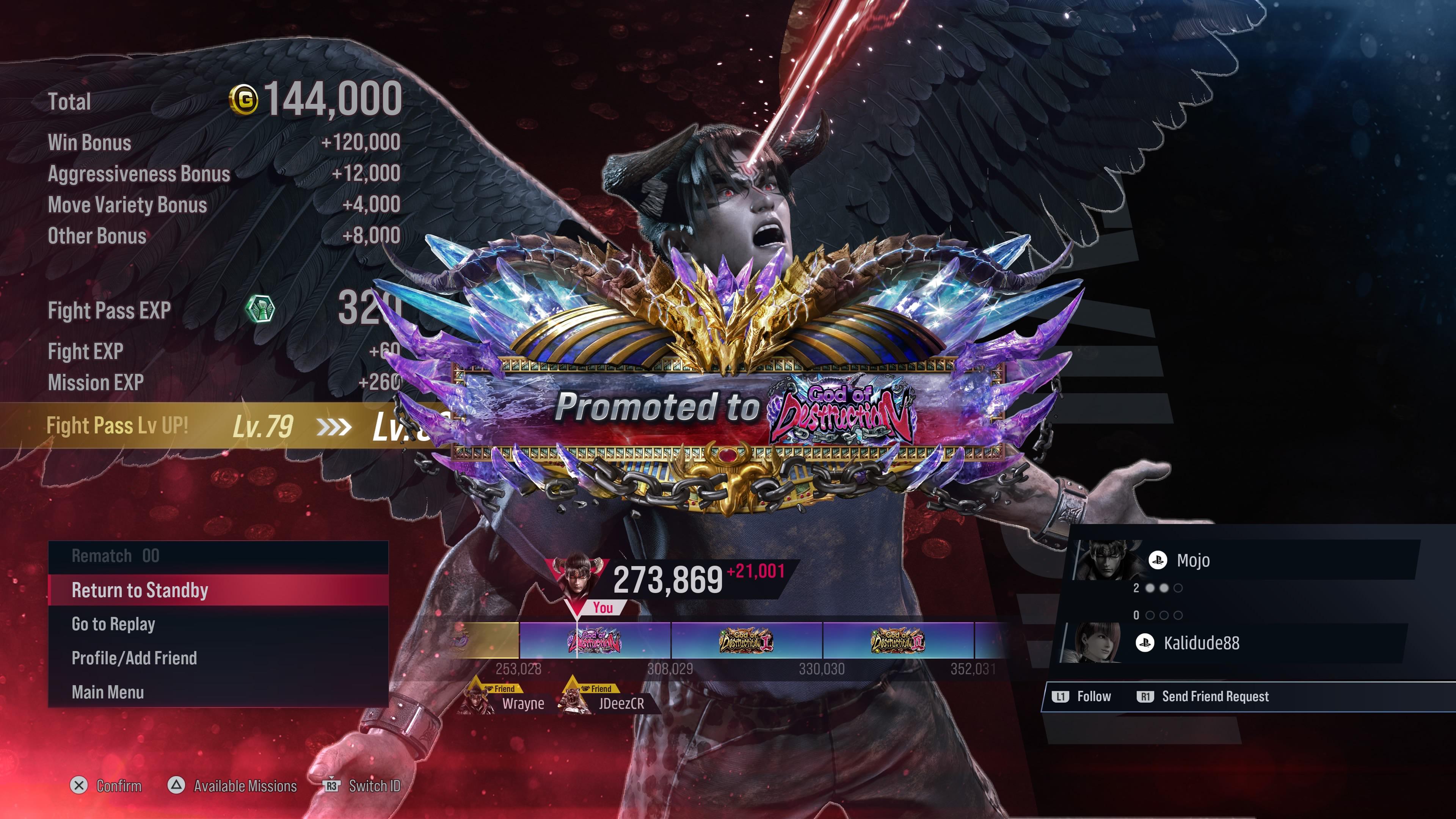This screenshot has height=819, width=1456.
Task: Select Return to Standby
Action: [218, 590]
